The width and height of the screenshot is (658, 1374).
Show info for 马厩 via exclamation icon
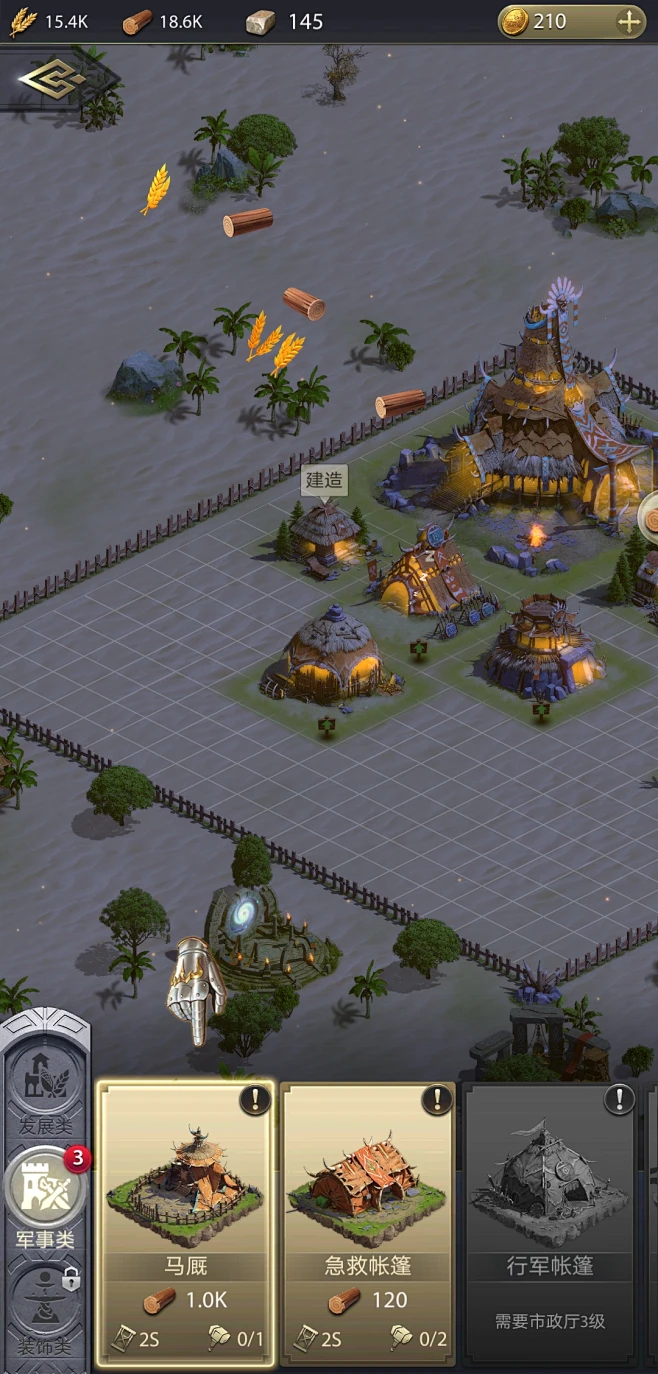255,1101
